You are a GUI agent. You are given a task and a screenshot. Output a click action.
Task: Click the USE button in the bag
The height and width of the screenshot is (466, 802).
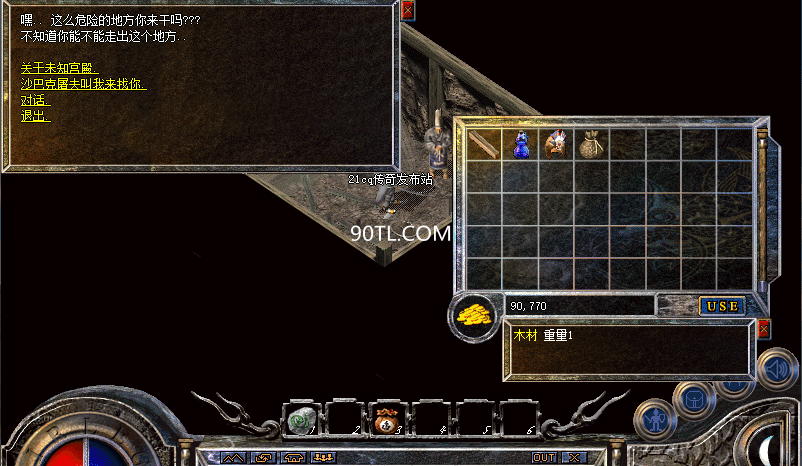721,305
